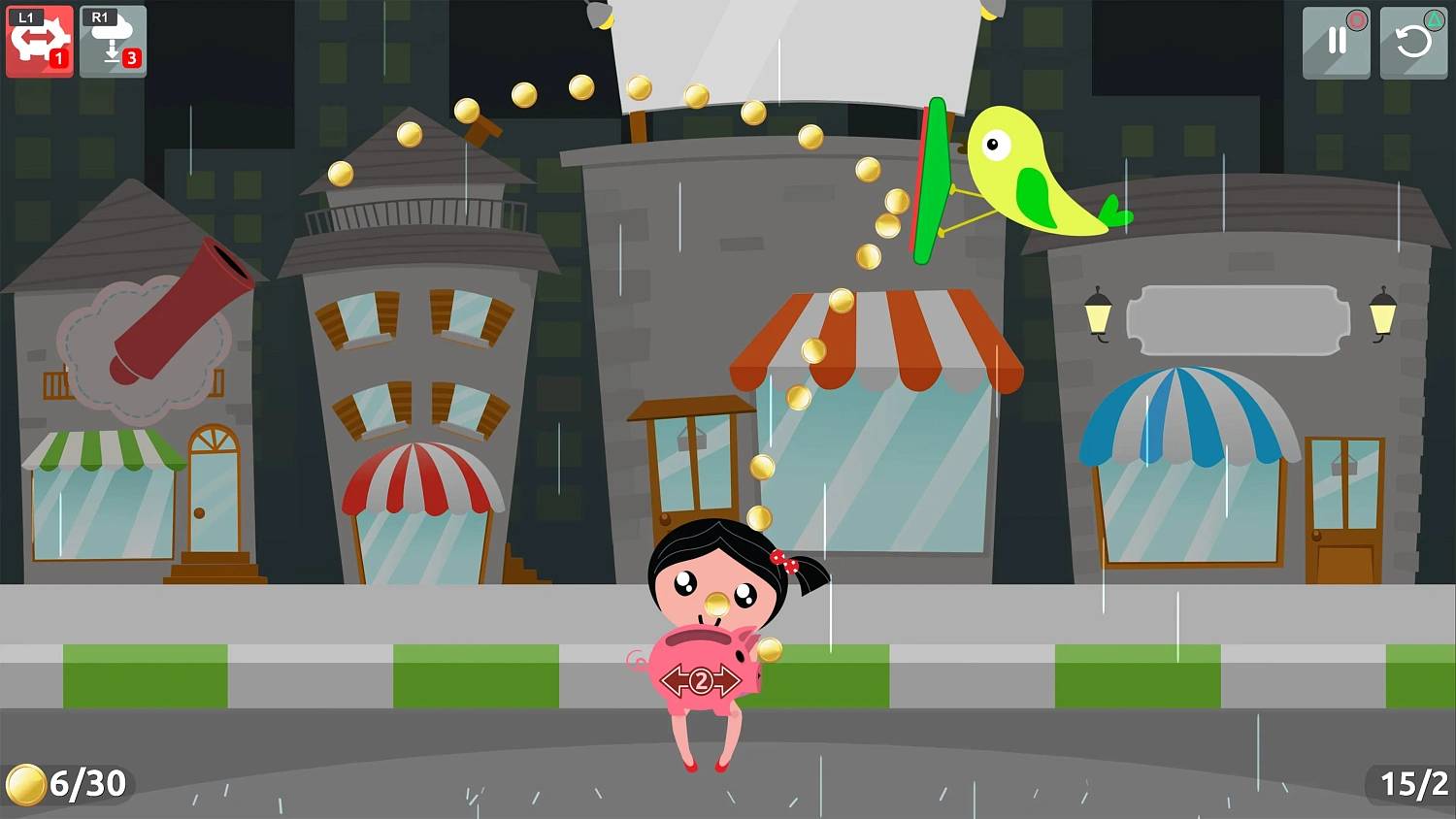Select the L1 piggy bank flip icon
The image size is (1456, 819).
(x=39, y=39)
